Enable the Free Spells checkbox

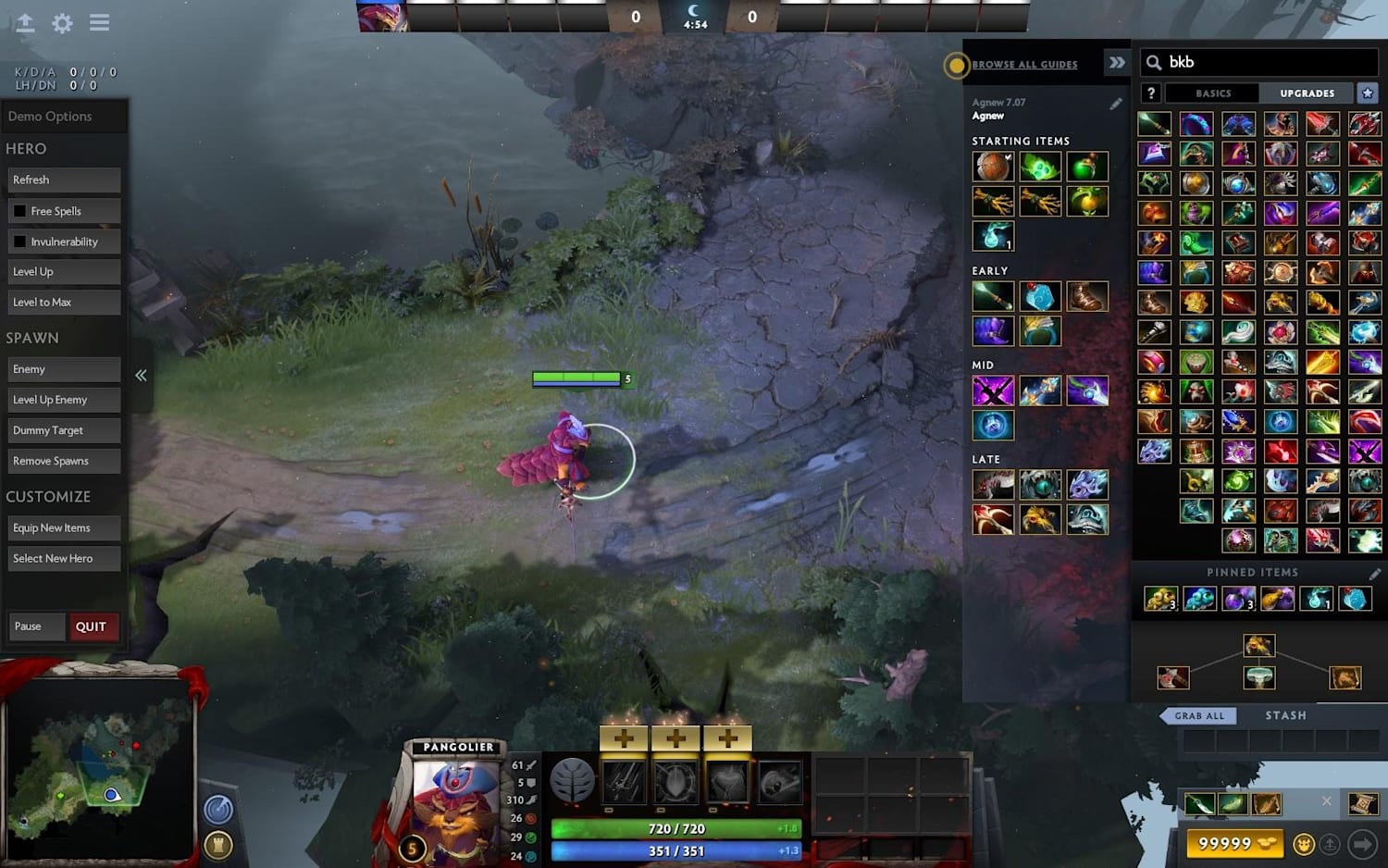[20, 210]
